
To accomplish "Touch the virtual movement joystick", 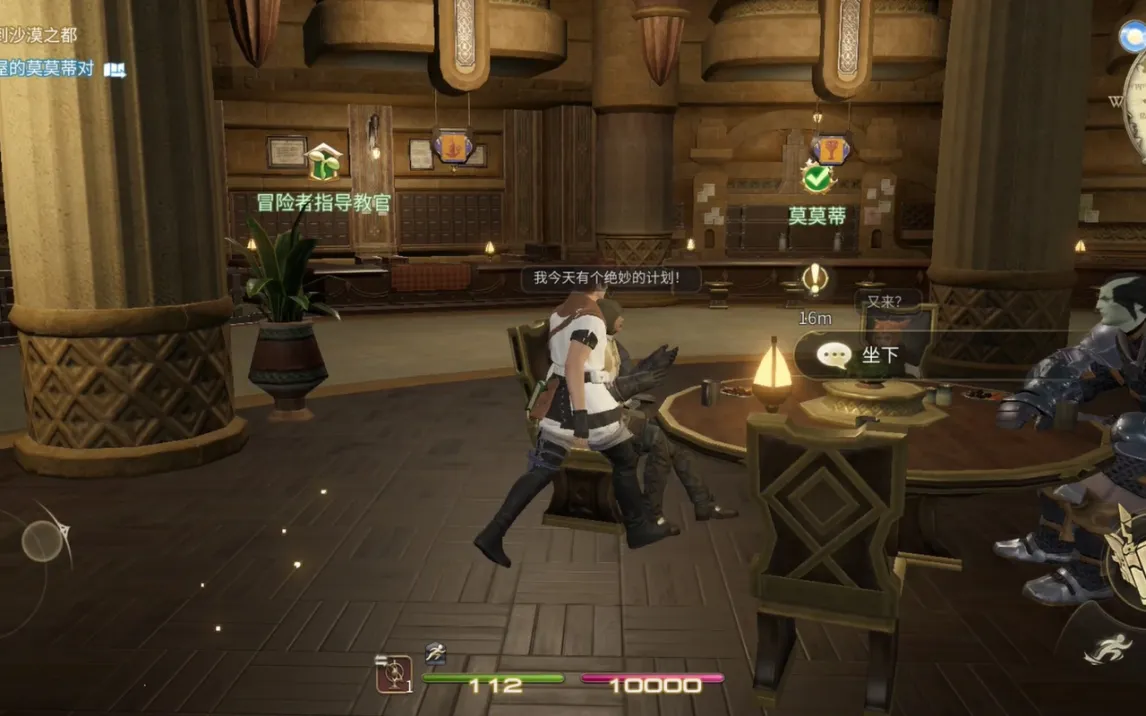I will pyautogui.click(x=43, y=541).
